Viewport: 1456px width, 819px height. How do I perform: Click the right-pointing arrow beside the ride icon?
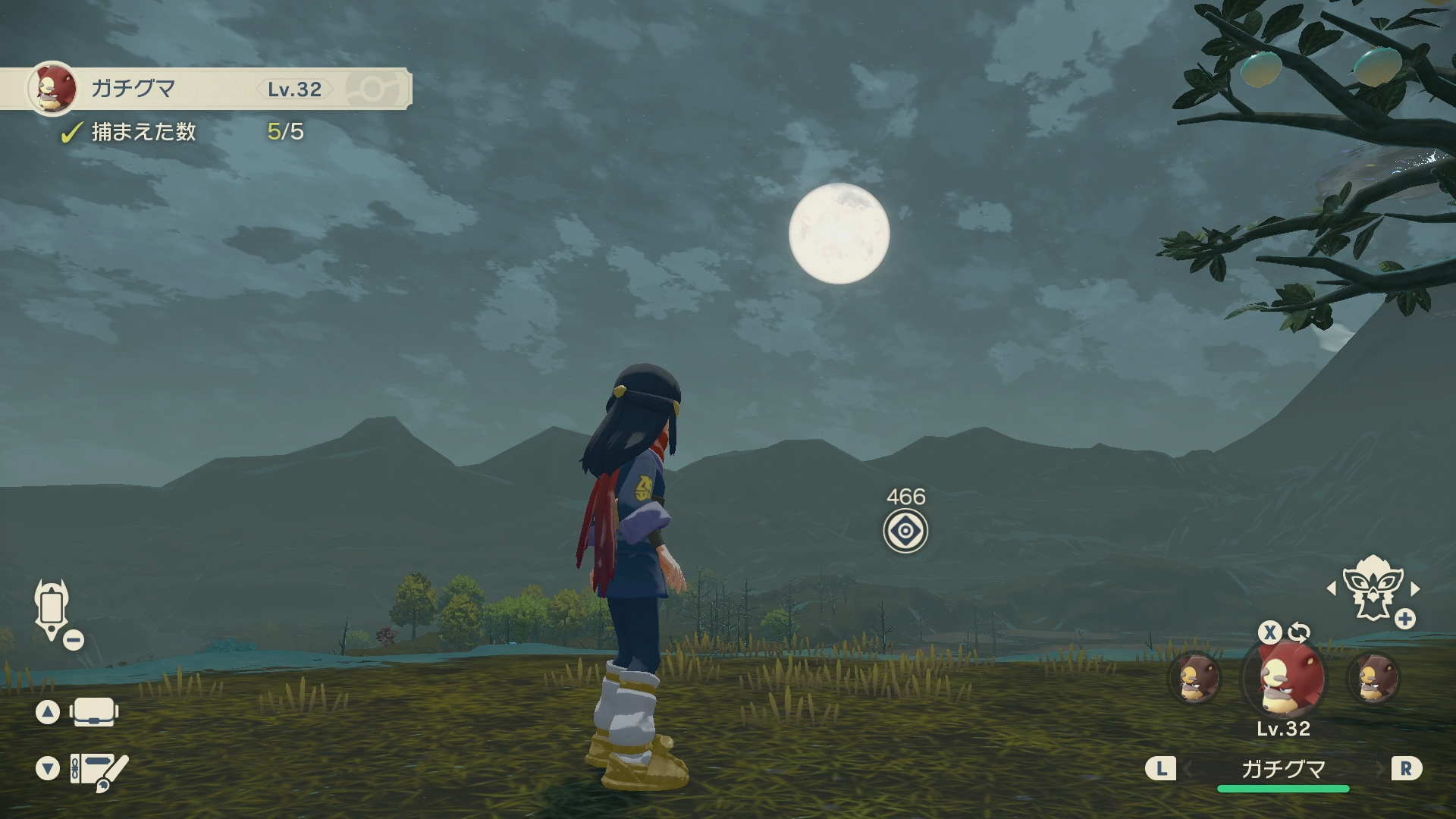[1415, 588]
